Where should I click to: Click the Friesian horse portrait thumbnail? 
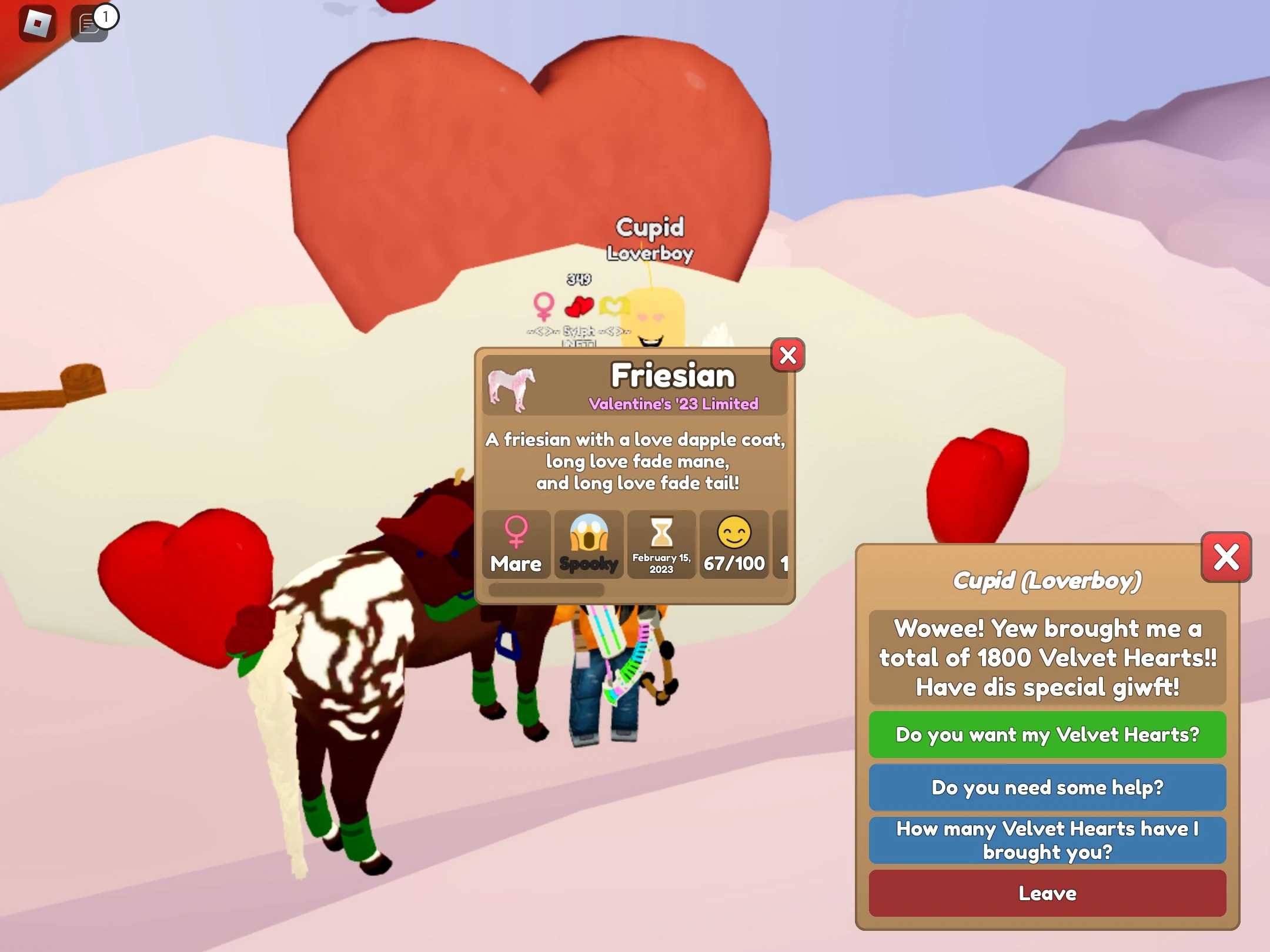point(513,390)
